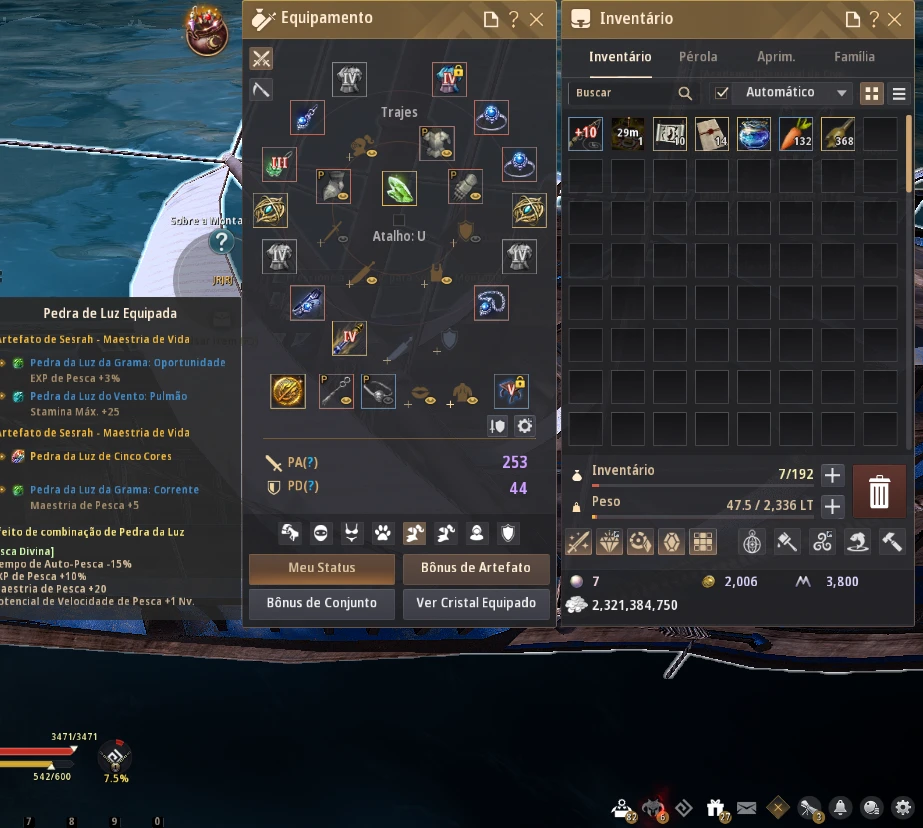Screen dimensions: 923x828
Task: Open the Aprim. tab
Action: pos(776,57)
